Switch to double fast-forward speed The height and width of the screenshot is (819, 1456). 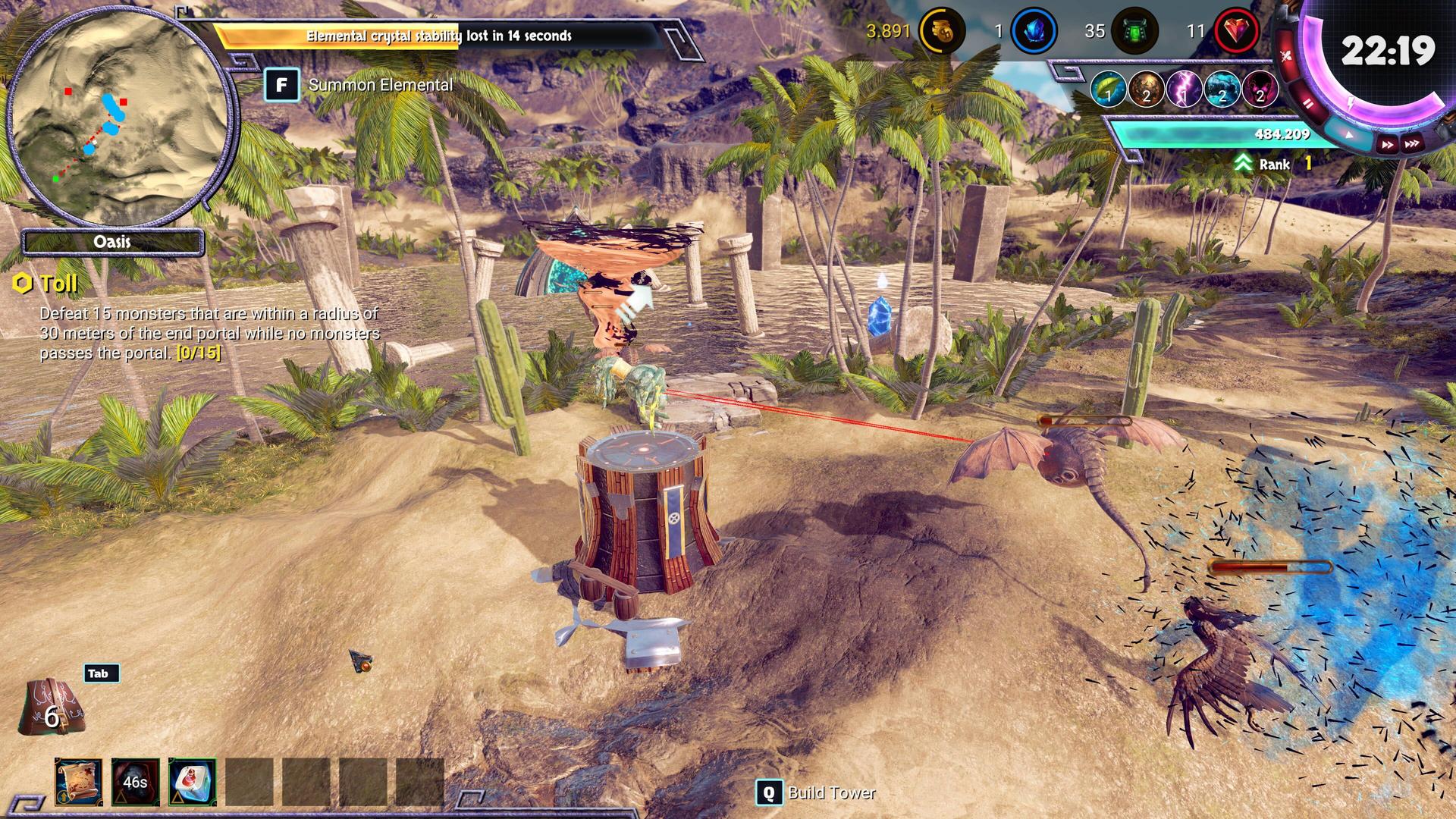pos(1387,144)
